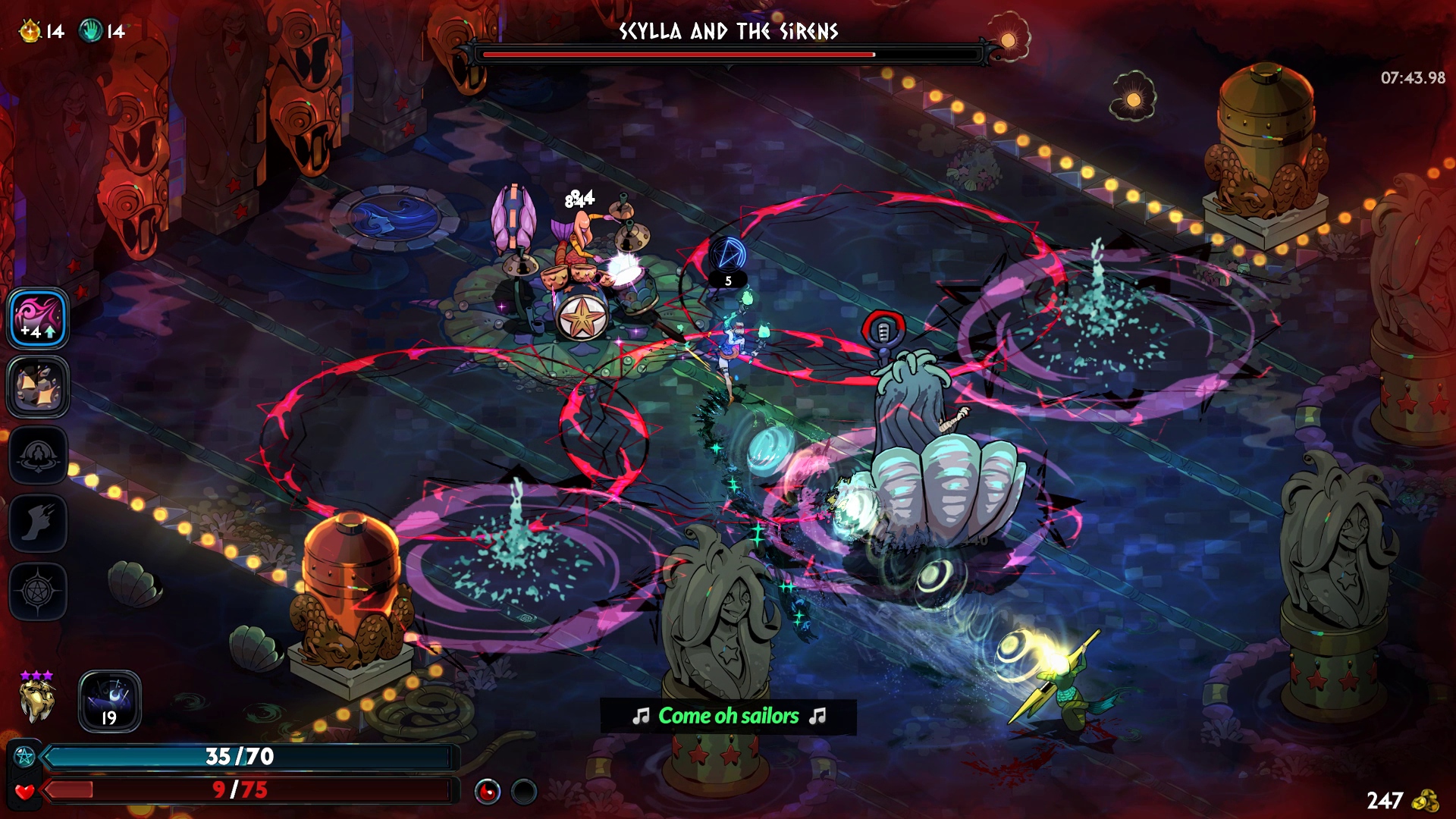
Task: Inspect the golden tooth keepsake icon
Action: (37, 701)
